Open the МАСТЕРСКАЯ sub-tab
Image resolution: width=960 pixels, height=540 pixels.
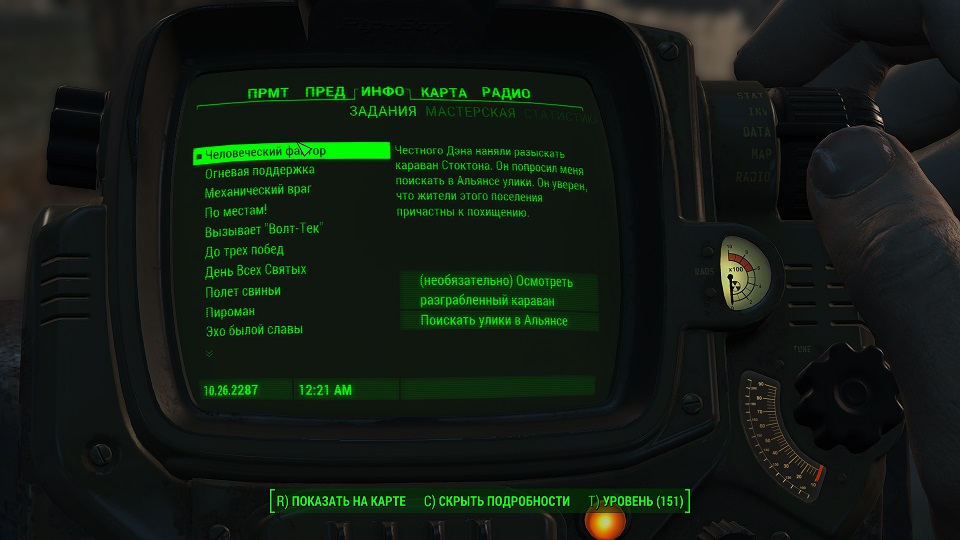pyautogui.click(x=470, y=114)
